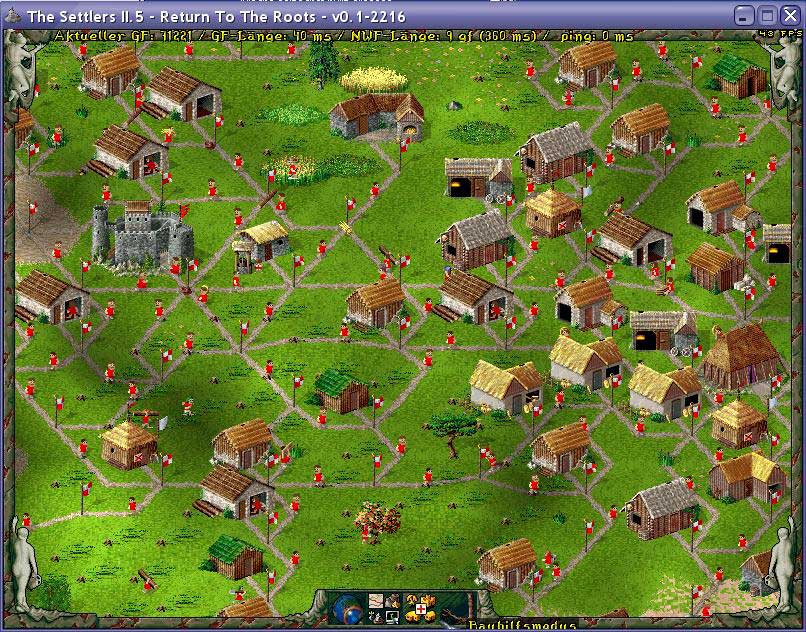Open the parchment map window

376,601
